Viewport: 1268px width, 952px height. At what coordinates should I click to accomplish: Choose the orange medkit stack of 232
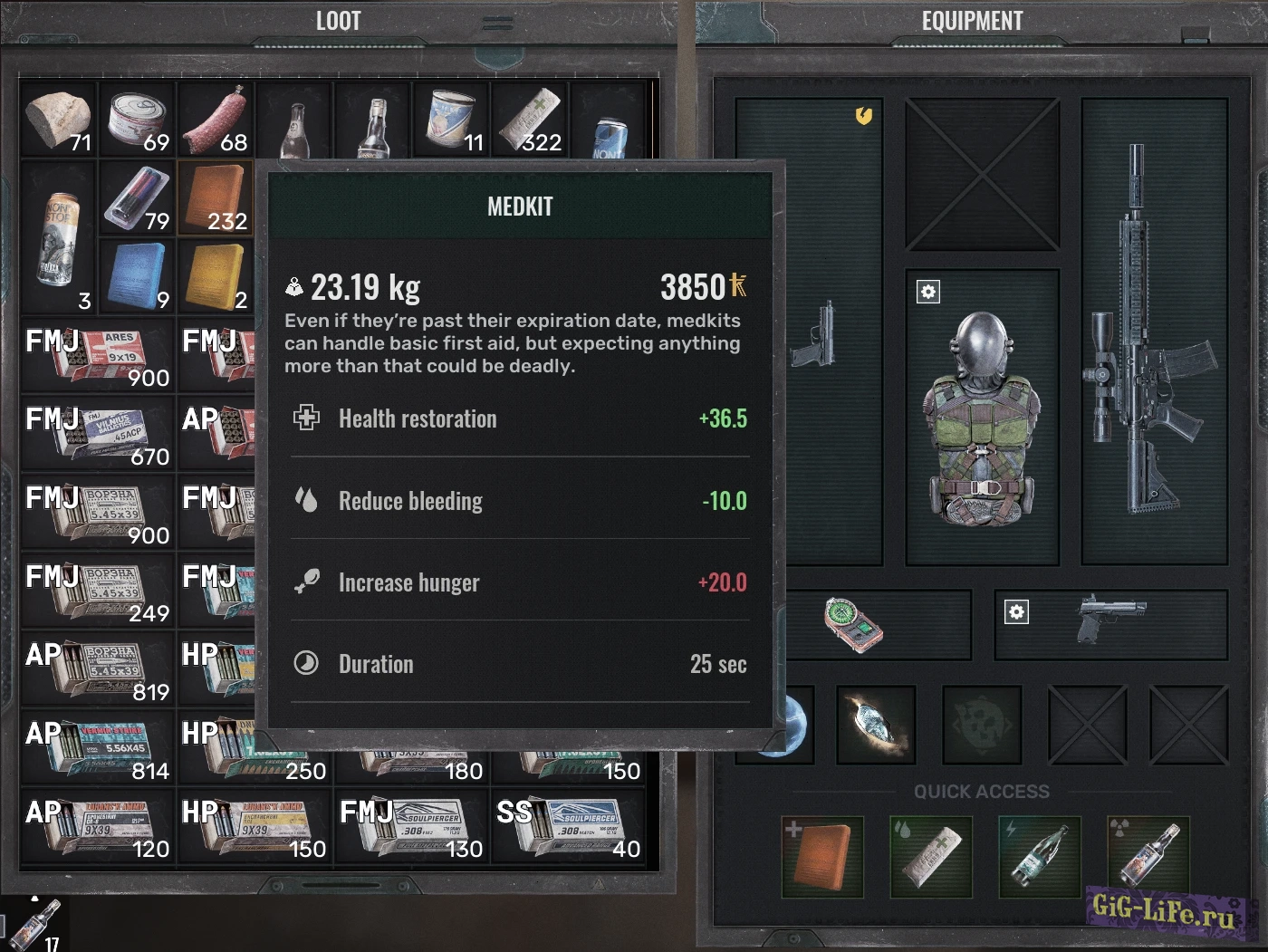(216, 198)
